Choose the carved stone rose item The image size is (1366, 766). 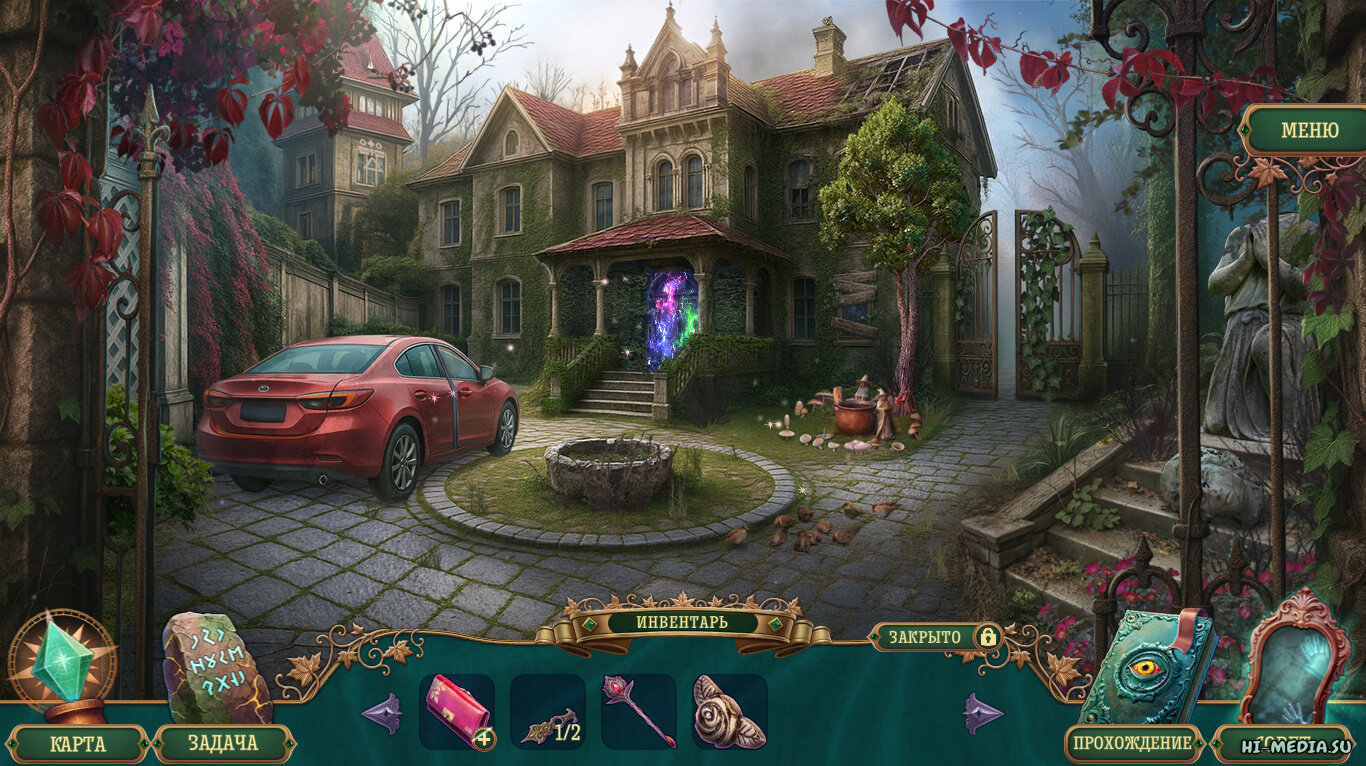pos(729,711)
